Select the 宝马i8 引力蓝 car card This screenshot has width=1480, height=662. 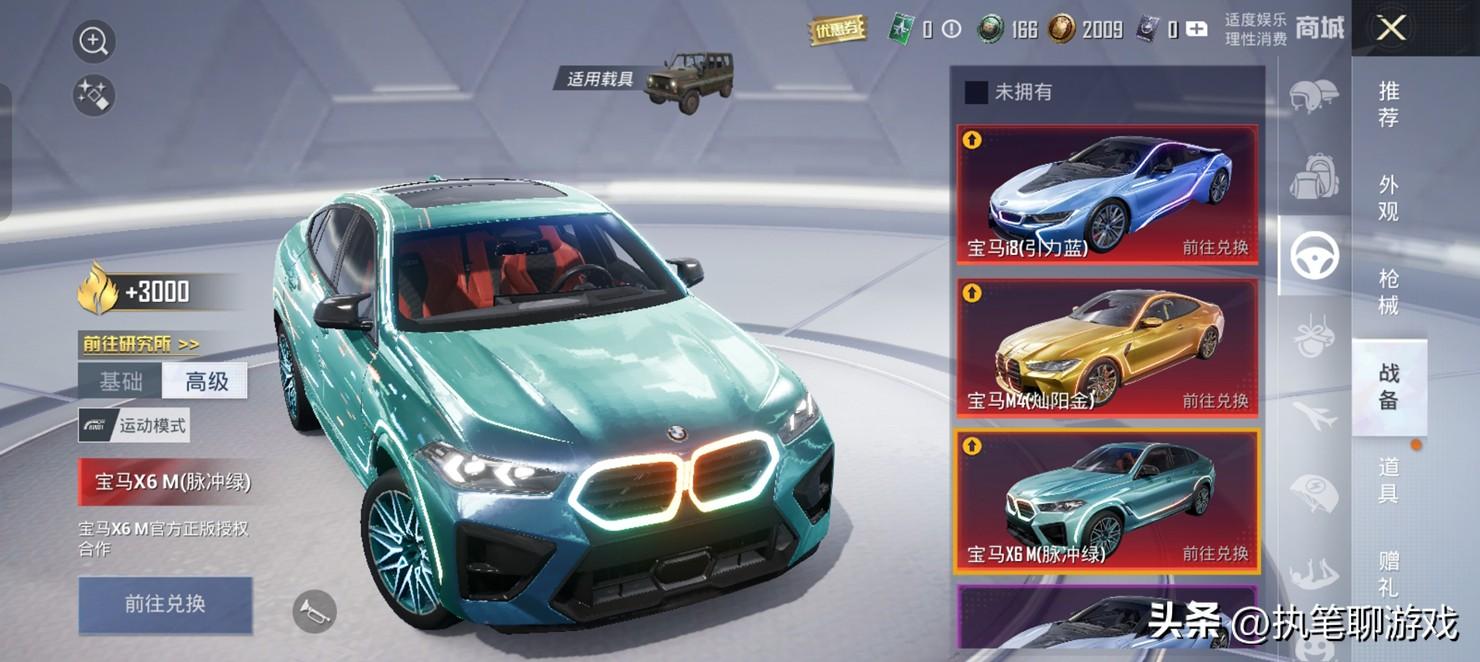(1107, 195)
